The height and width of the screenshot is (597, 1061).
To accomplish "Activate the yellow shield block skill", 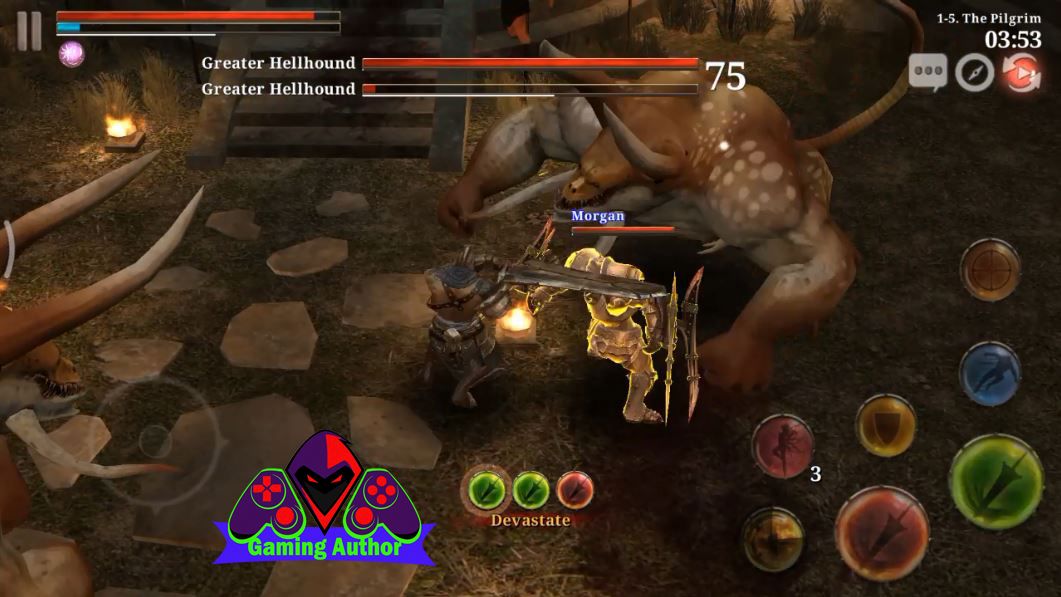I will pos(886,426).
